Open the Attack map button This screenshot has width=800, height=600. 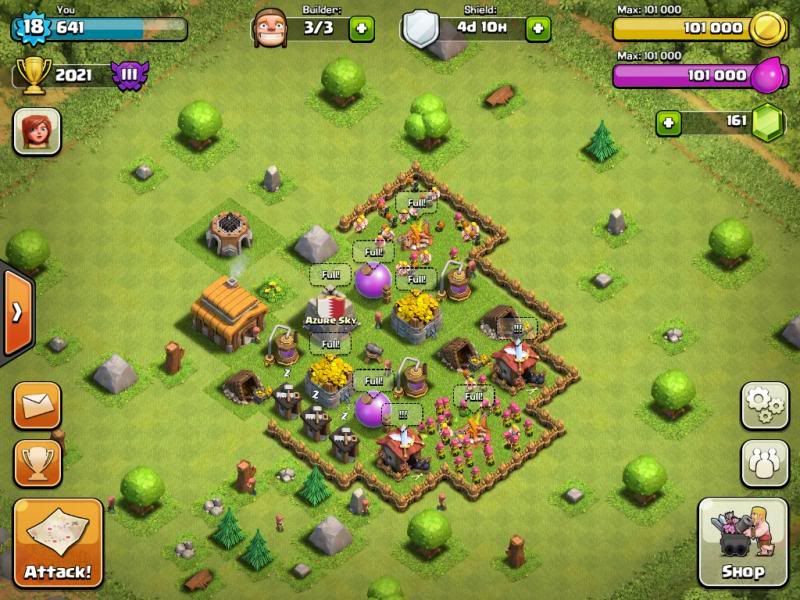pos(57,543)
